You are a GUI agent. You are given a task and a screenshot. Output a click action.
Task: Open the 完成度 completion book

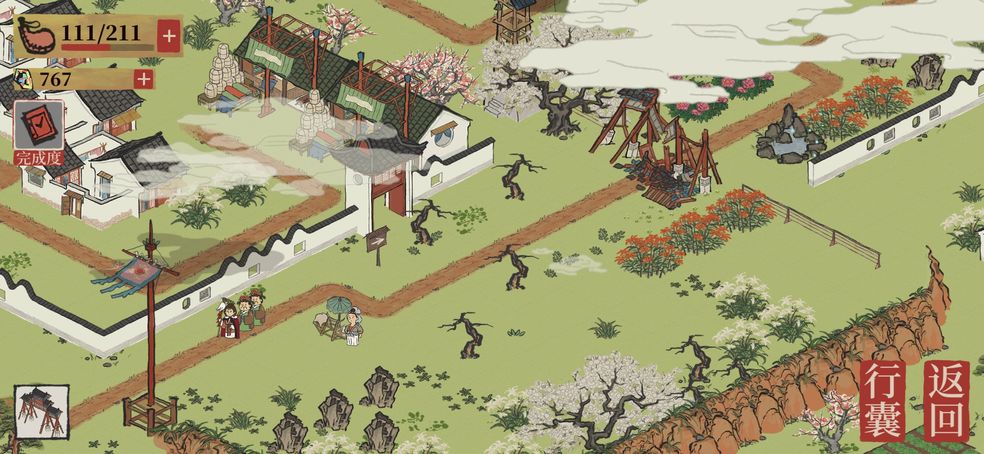[40, 128]
